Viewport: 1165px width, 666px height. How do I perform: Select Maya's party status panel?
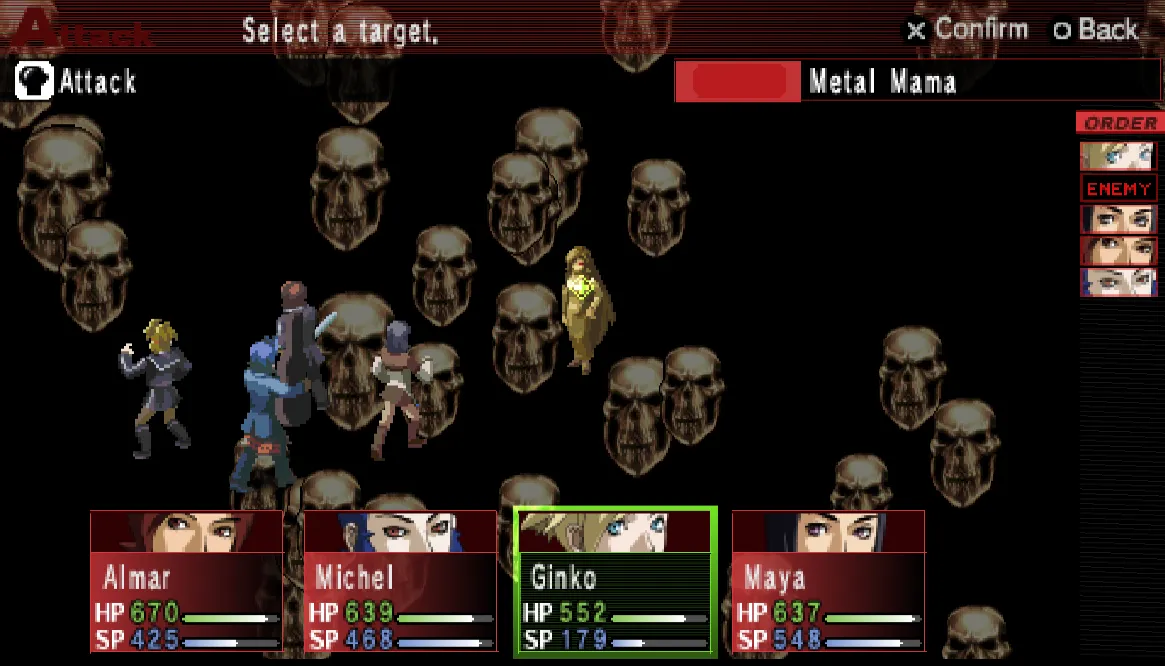pos(828,581)
